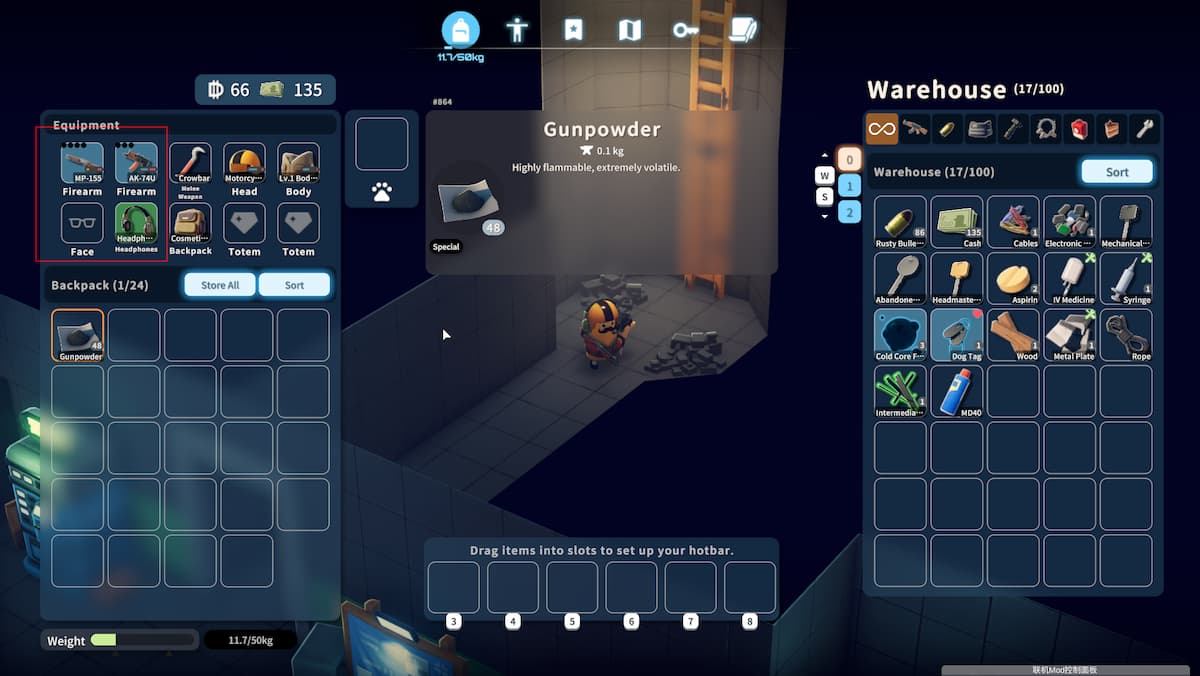
Task: Select the Aspirin in warehouse
Action: pyautogui.click(x=1013, y=278)
